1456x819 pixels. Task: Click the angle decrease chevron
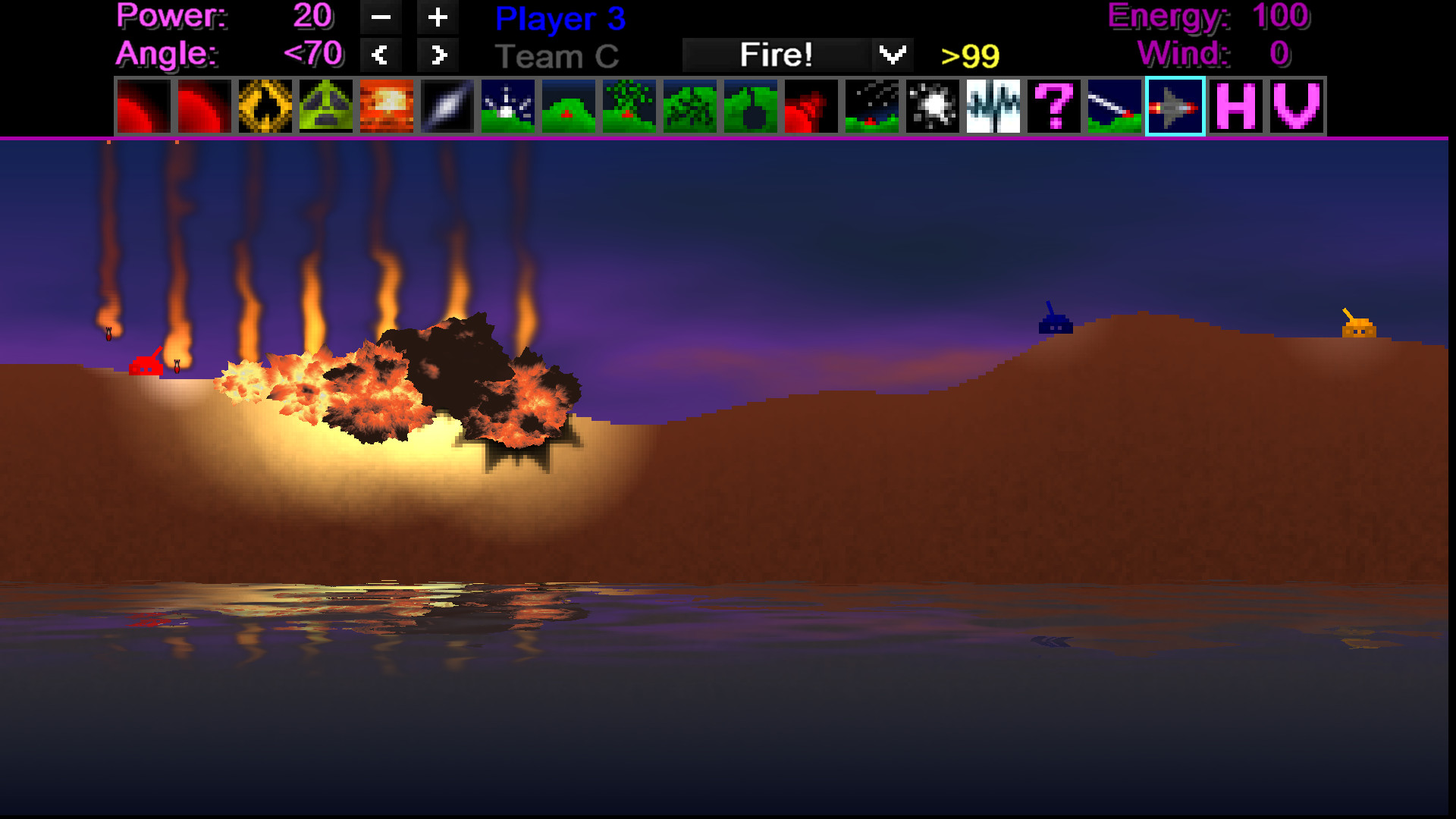(381, 54)
